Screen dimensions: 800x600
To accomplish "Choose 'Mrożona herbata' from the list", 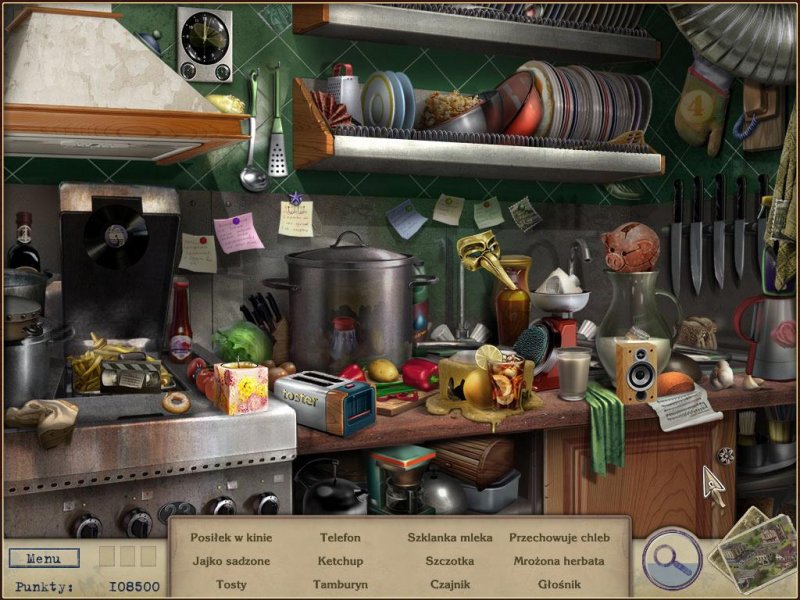I will (x=559, y=561).
